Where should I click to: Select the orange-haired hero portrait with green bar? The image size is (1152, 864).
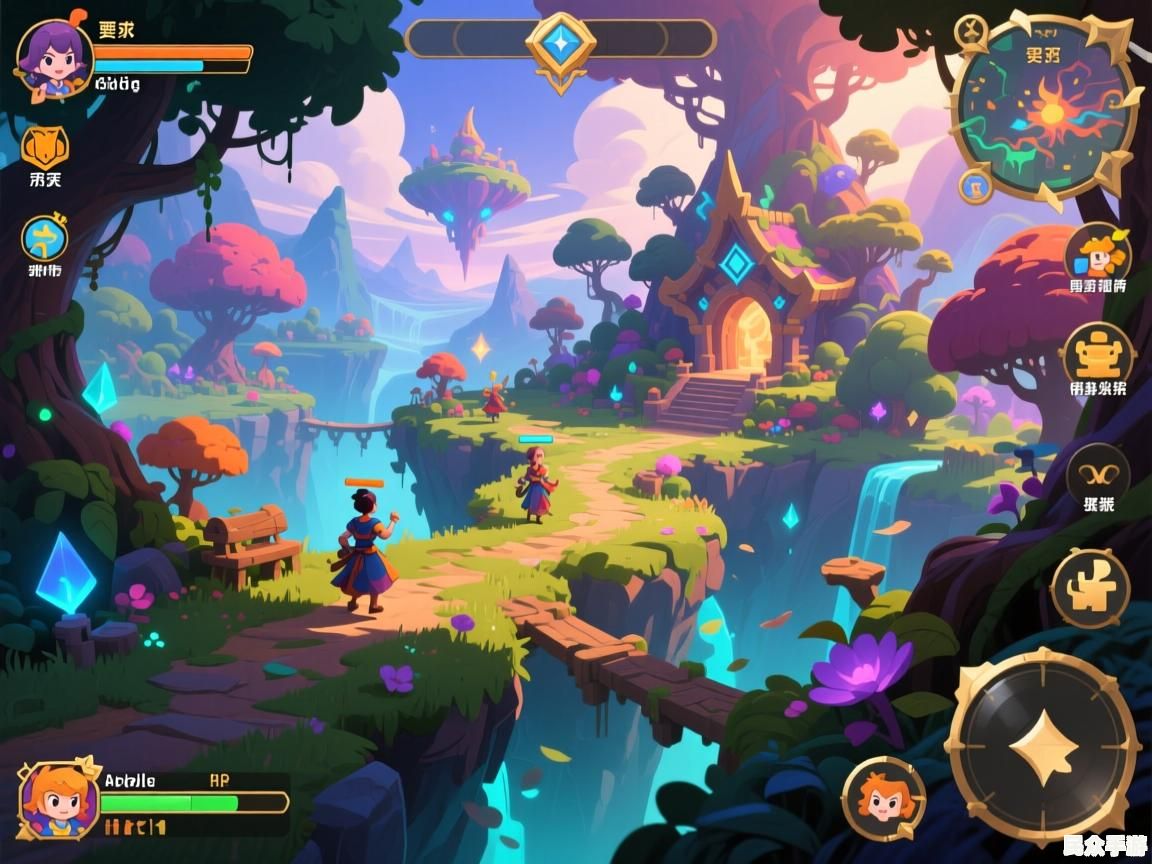tap(59, 799)
